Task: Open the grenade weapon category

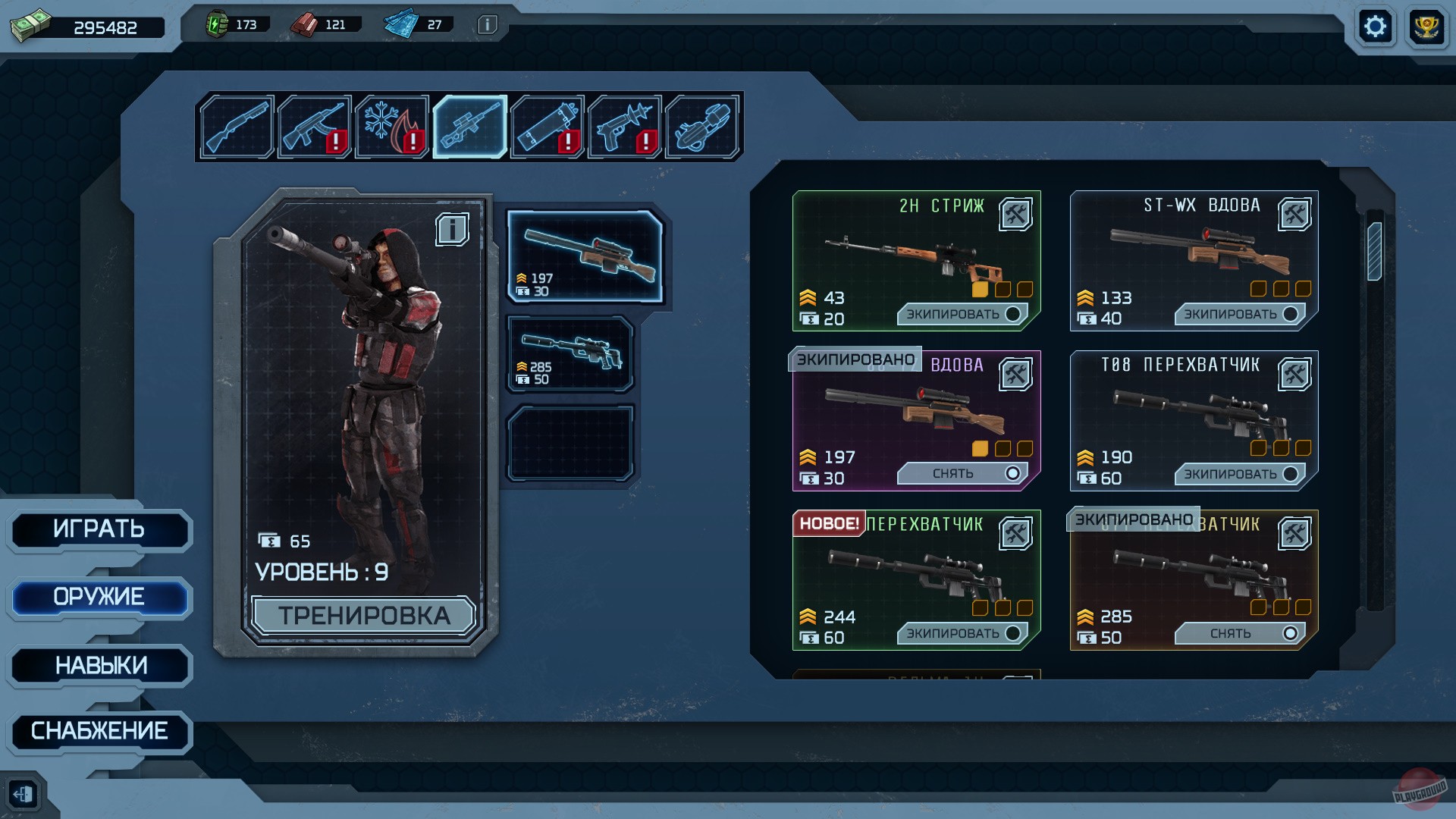Action: click(704, 127)
